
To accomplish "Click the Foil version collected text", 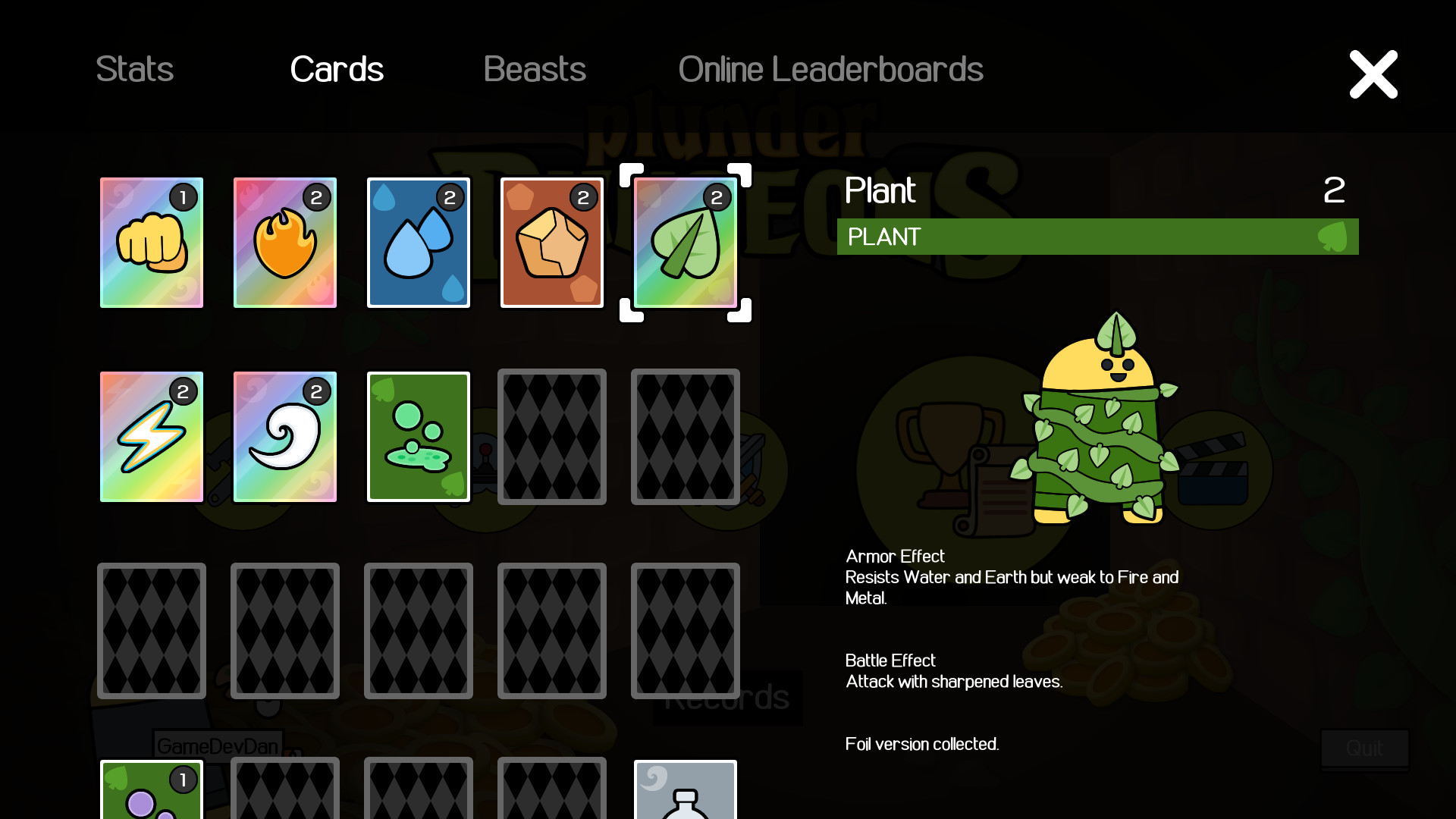I will click(922, 744).
